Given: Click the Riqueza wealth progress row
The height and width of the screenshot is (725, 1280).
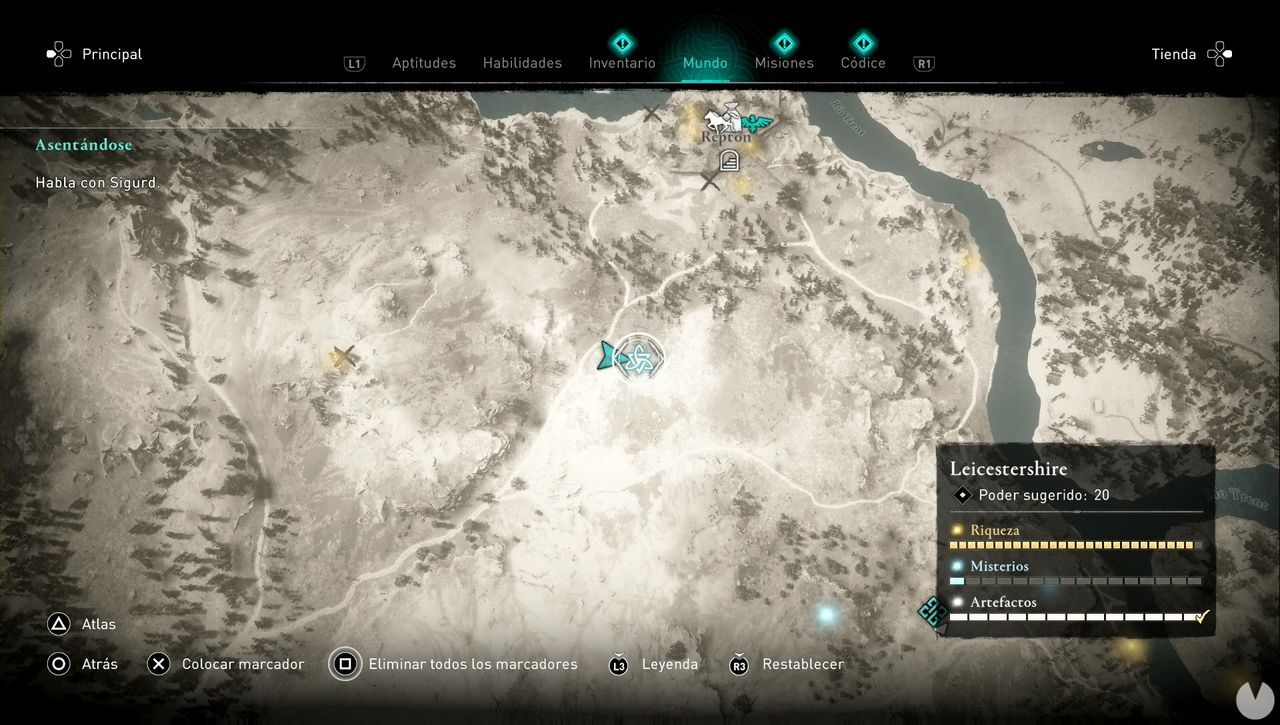Looking at the screenshot, I should (1075, 537).
